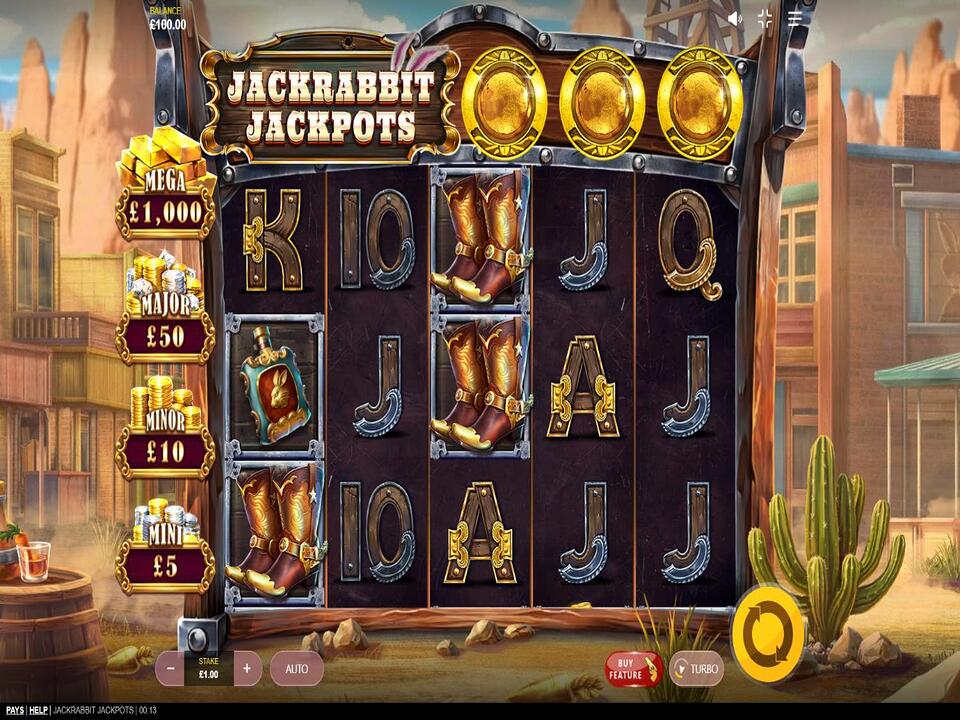The width and height of the screenshot is (960, 720).
Task: Spin the reels with the gold button
Action: [x=767, y=631]
